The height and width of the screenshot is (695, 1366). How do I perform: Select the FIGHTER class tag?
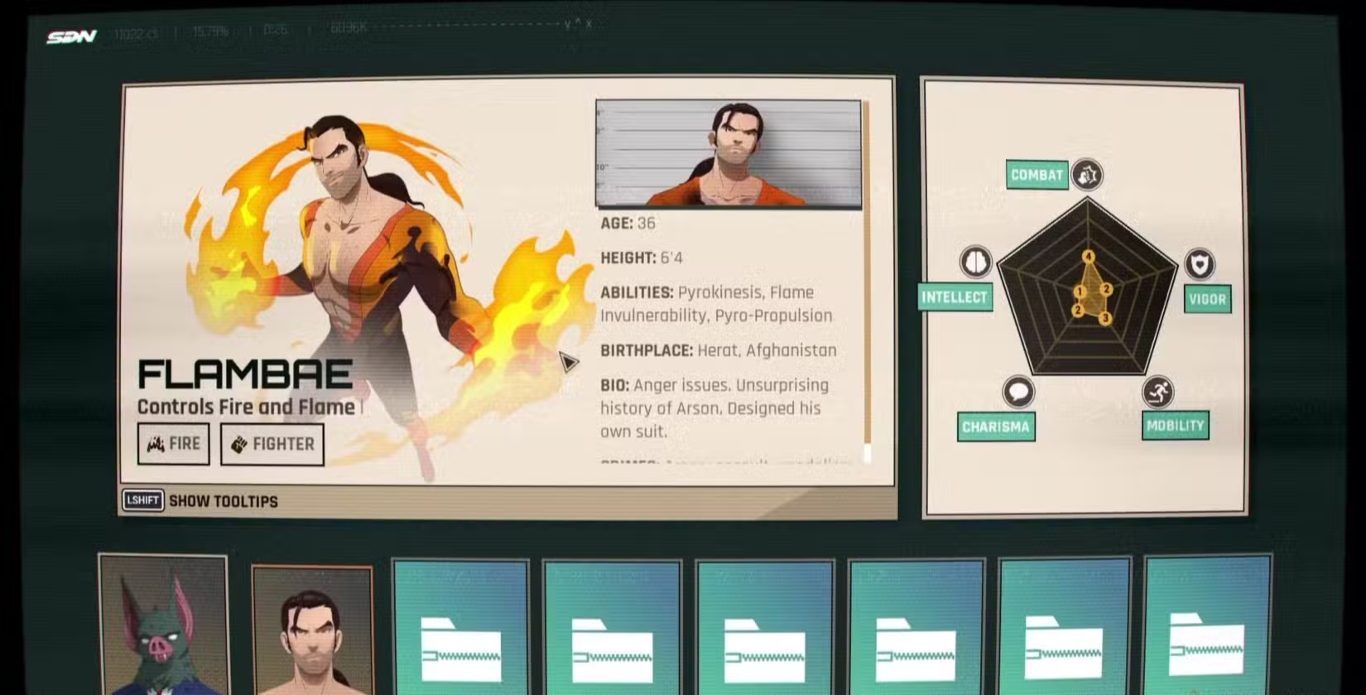(x=272, y=444)
